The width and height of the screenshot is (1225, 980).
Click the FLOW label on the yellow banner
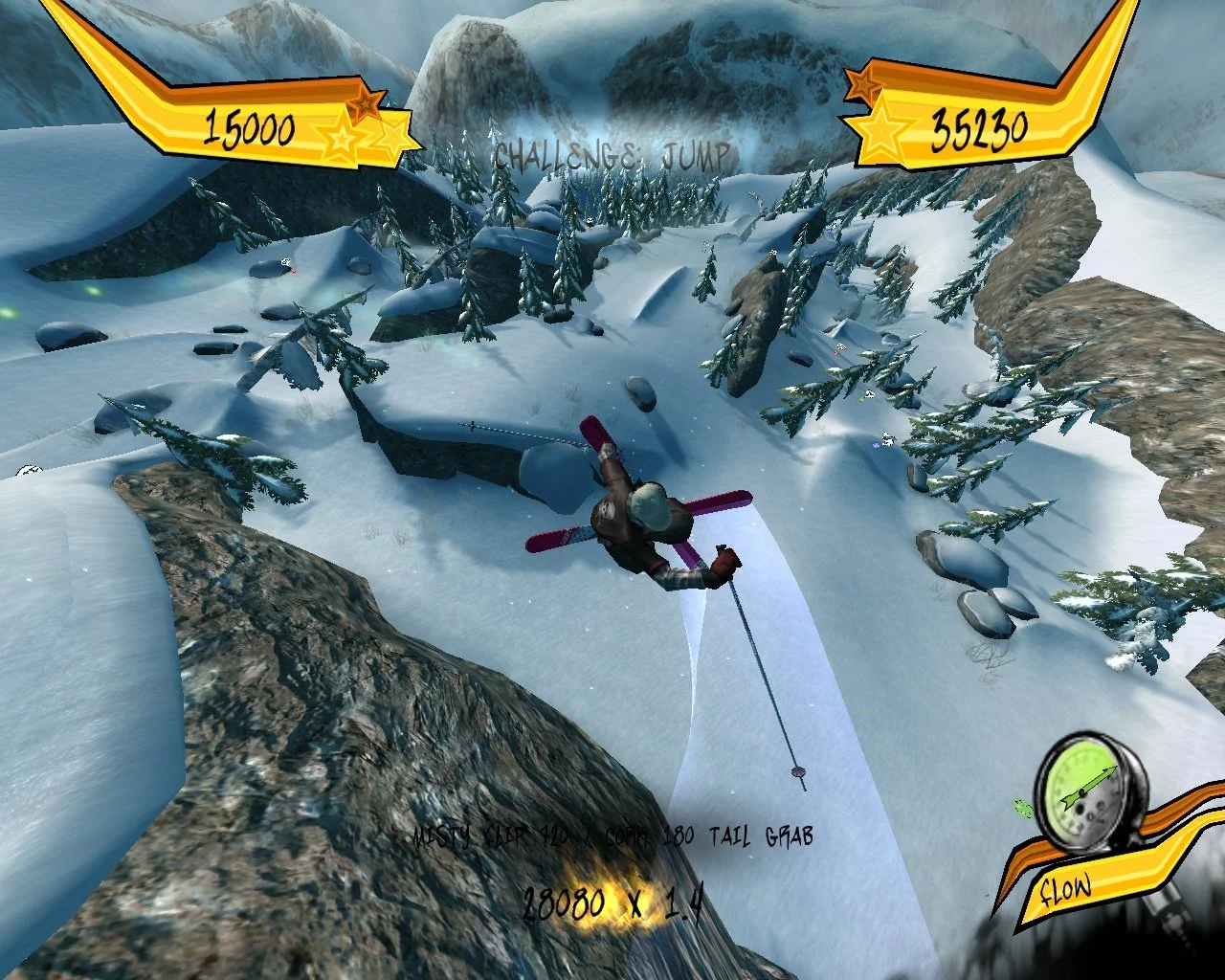pyautogui.click(x=1065, y=888)
